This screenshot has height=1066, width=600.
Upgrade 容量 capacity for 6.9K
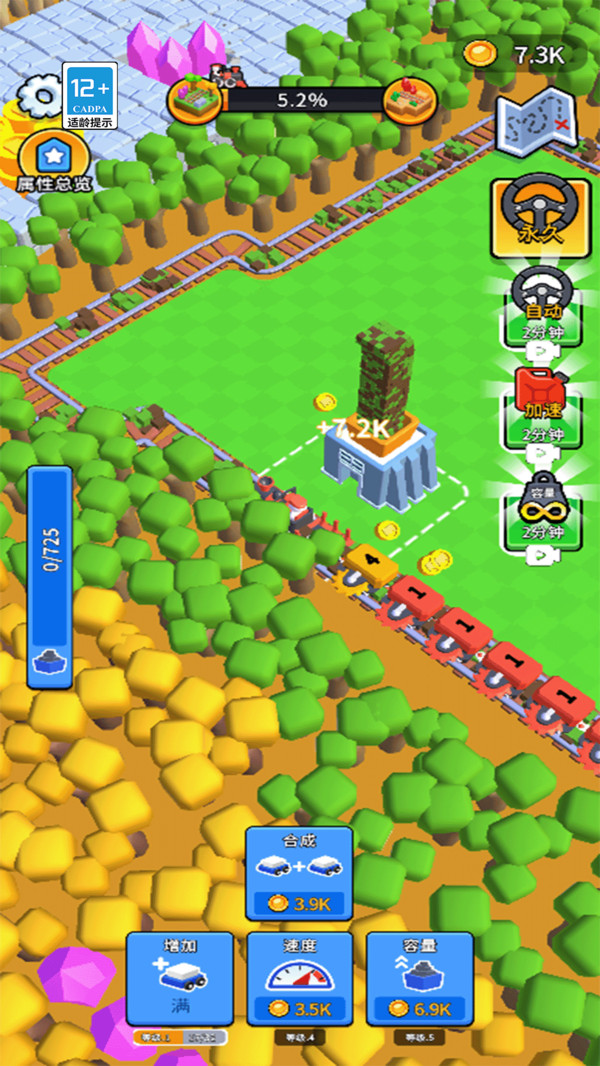419,978
